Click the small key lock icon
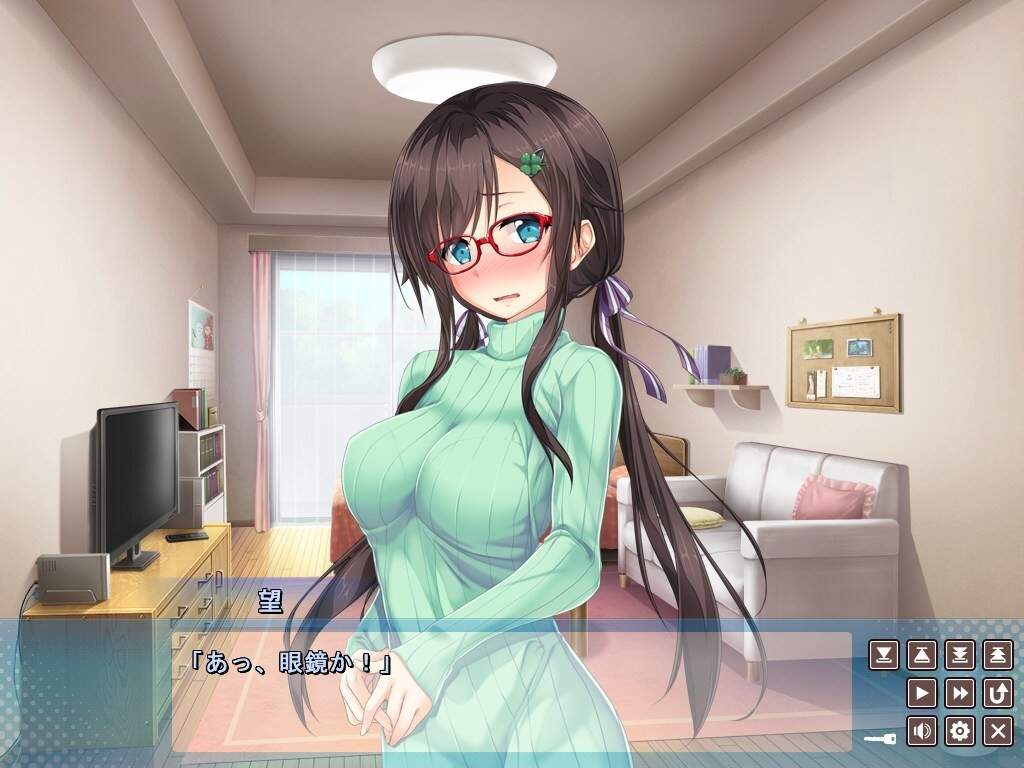The image size is (1024, 768). tap(881, 738)
